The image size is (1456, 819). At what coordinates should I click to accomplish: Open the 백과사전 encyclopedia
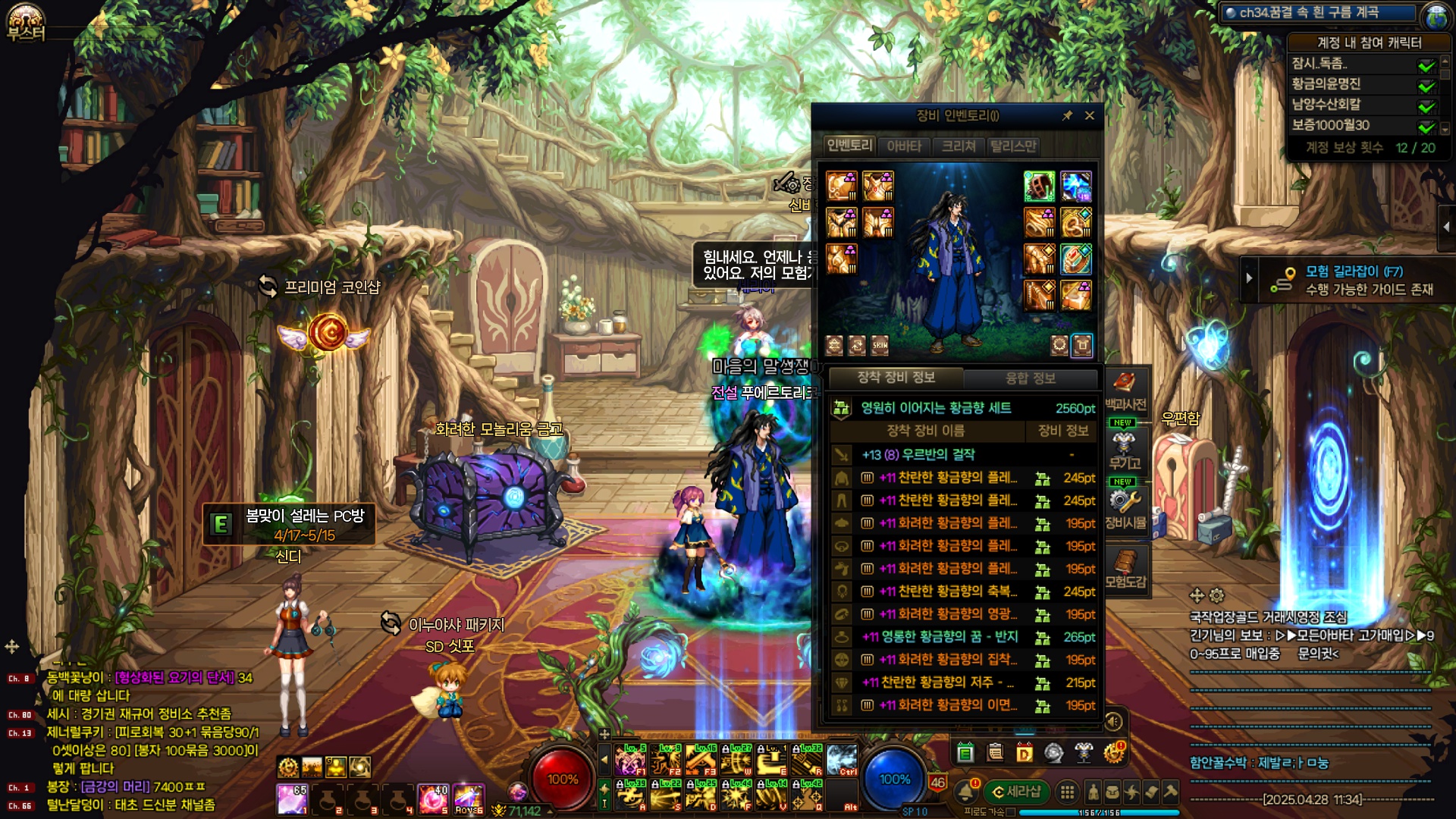click(x=1125, y=390)
